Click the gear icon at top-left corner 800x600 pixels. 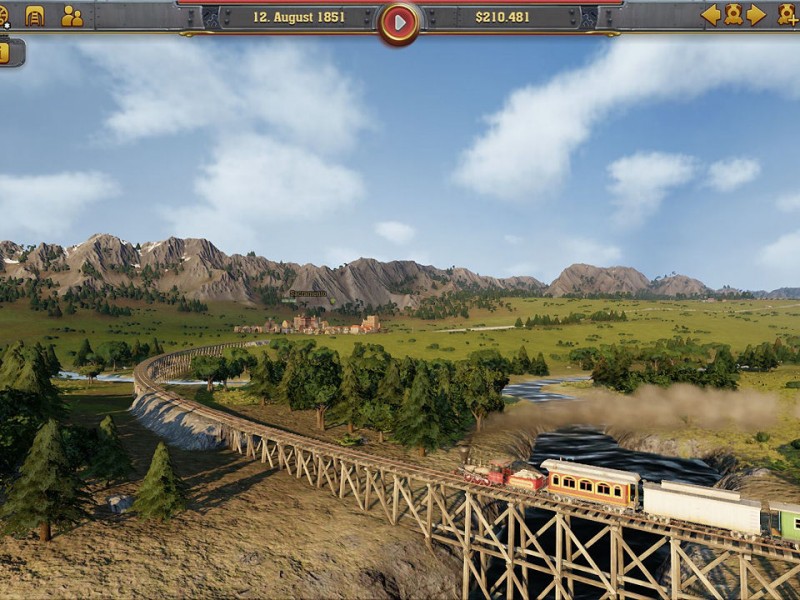pyautogui.click(x=4, y=12)
